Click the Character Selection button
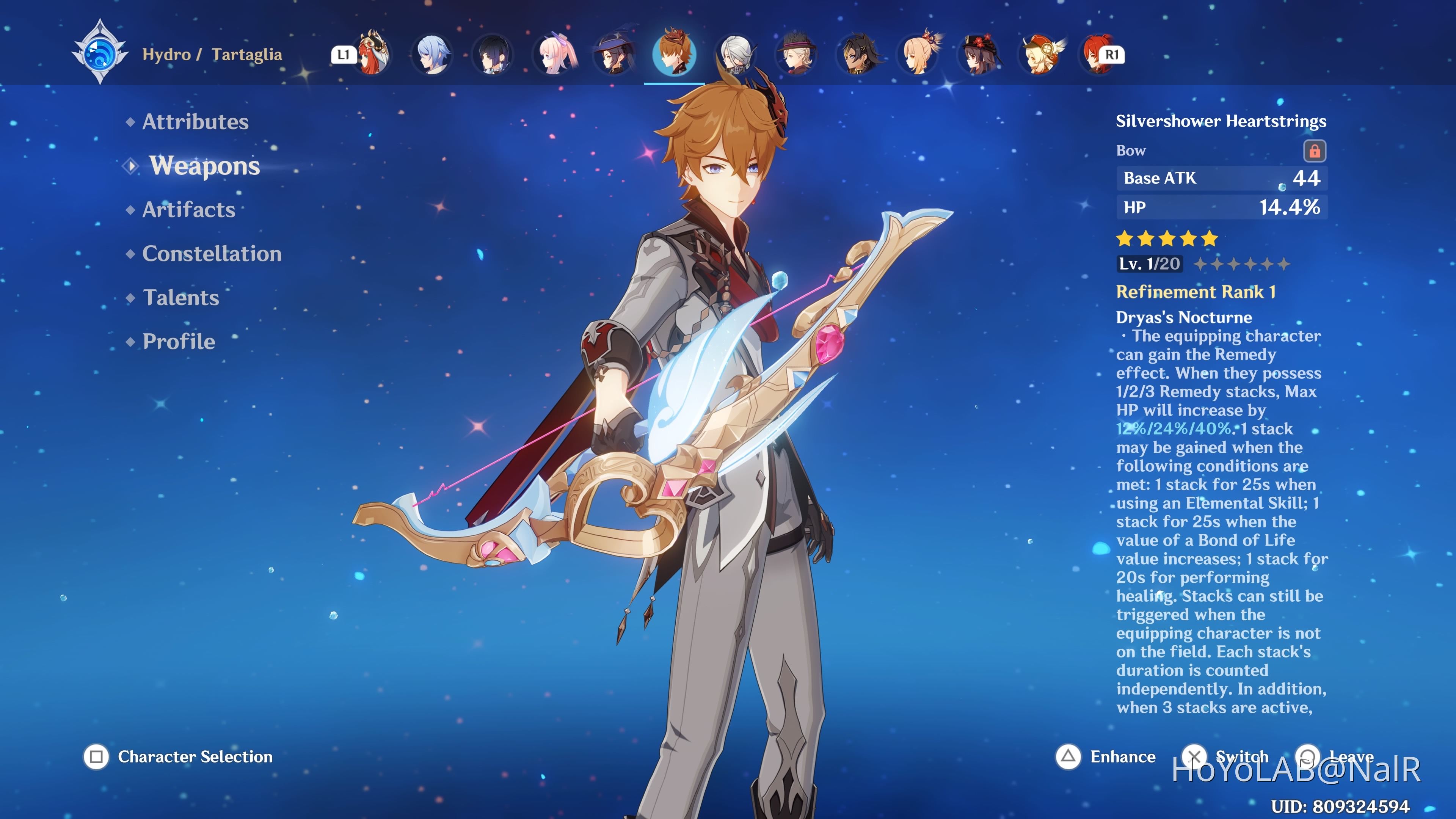1456x819 pixels. (x=175, y=757)
